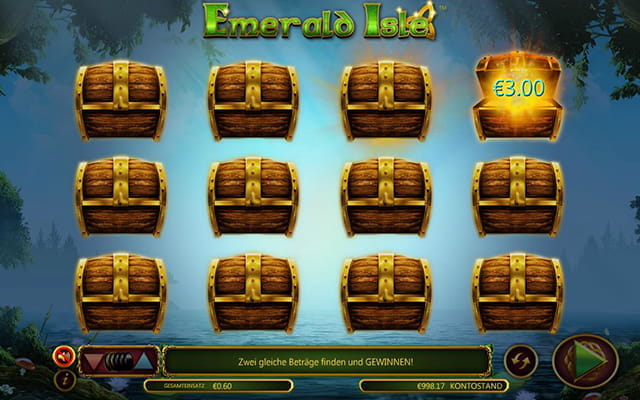640x400 pixels.
Task: Decrease bet with the red down arrow
Action: point(94,360)
